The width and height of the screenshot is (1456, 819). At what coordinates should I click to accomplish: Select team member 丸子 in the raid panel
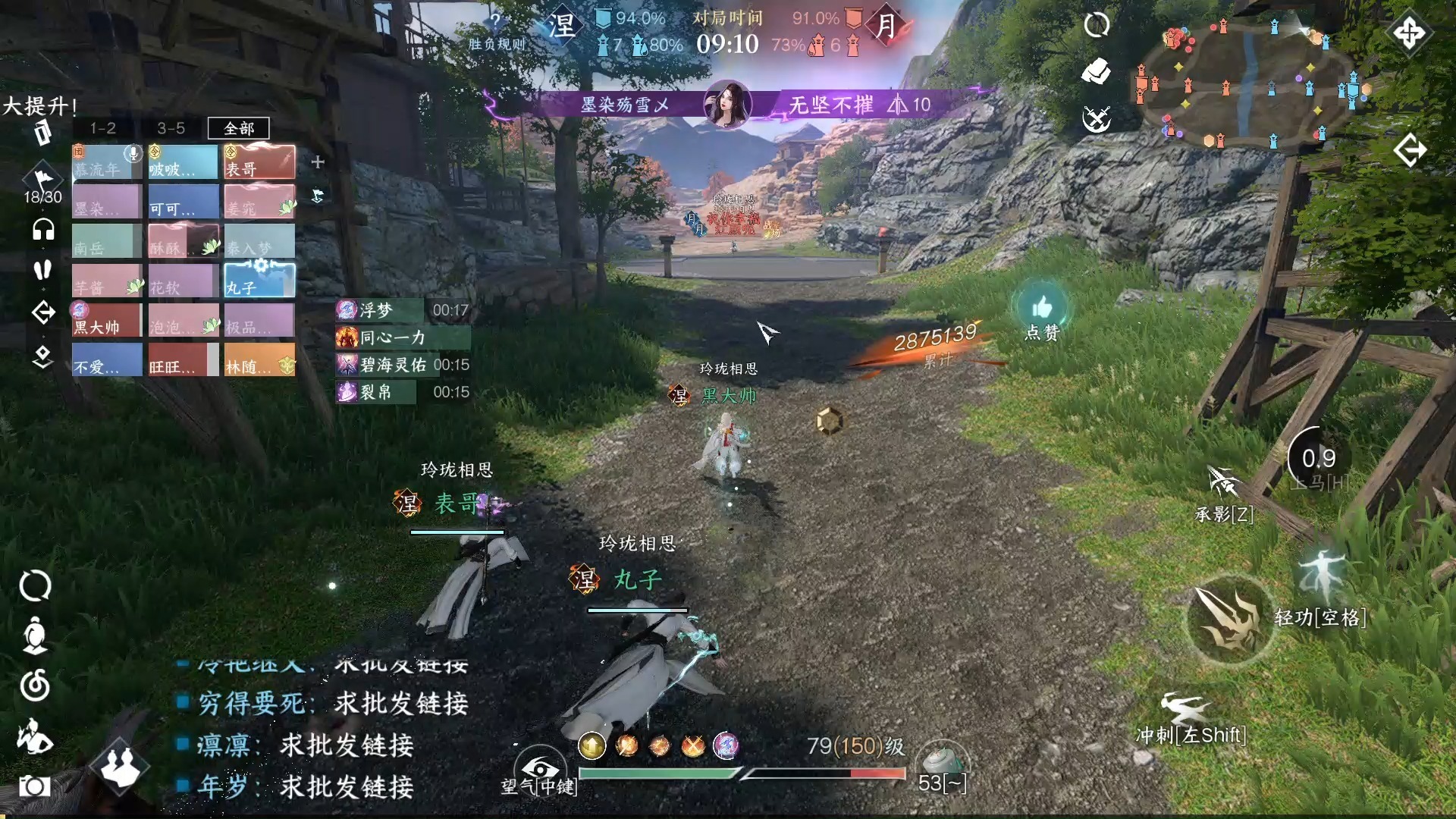coord(259,281)
